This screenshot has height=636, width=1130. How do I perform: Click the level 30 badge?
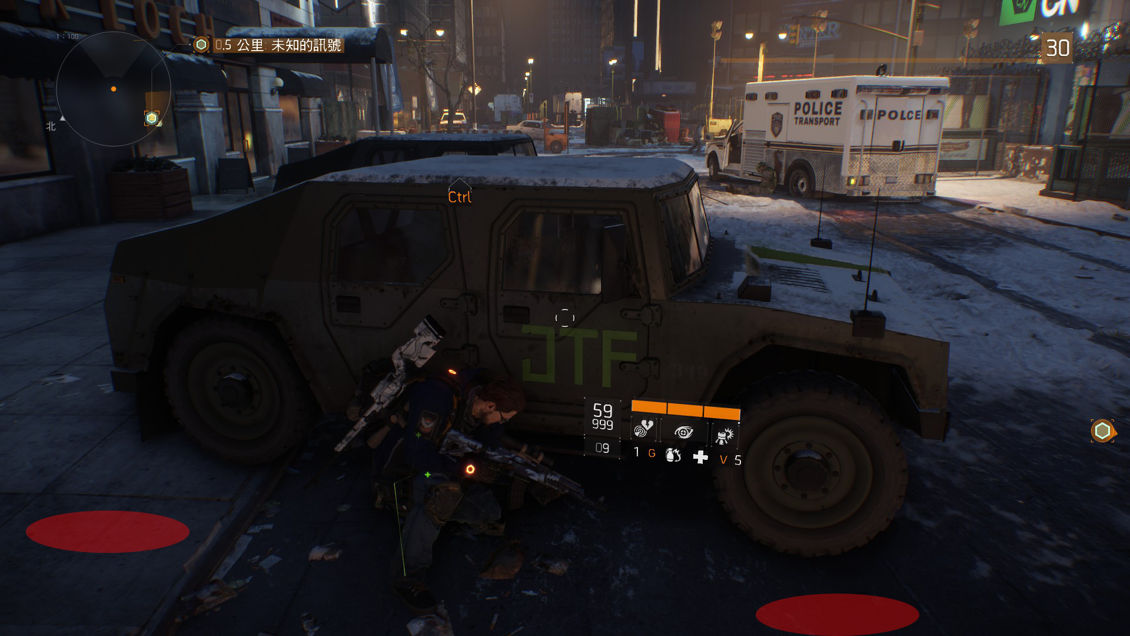(x=1057, y=47)
